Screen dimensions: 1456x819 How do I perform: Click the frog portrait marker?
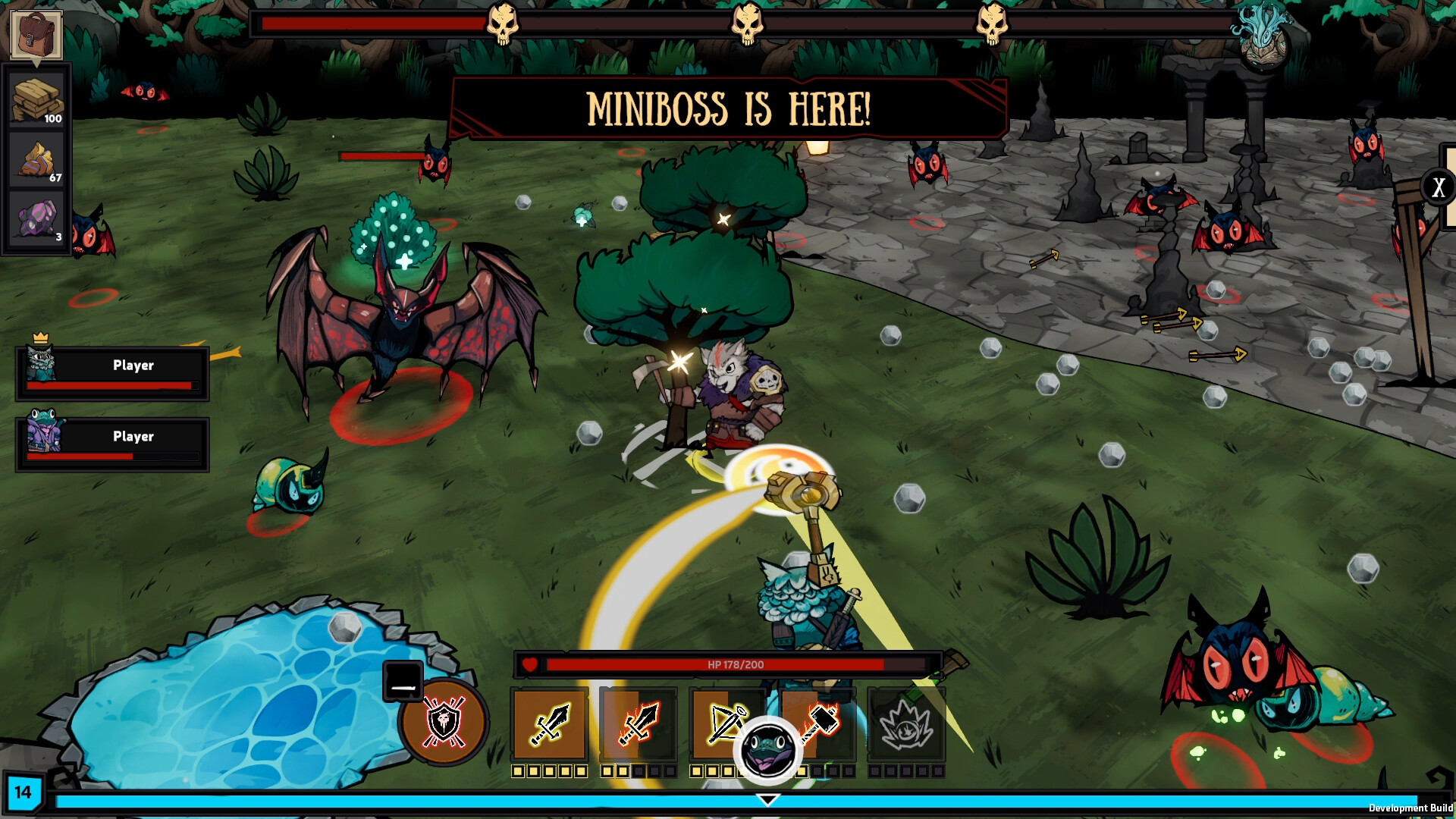click(768, 749)
